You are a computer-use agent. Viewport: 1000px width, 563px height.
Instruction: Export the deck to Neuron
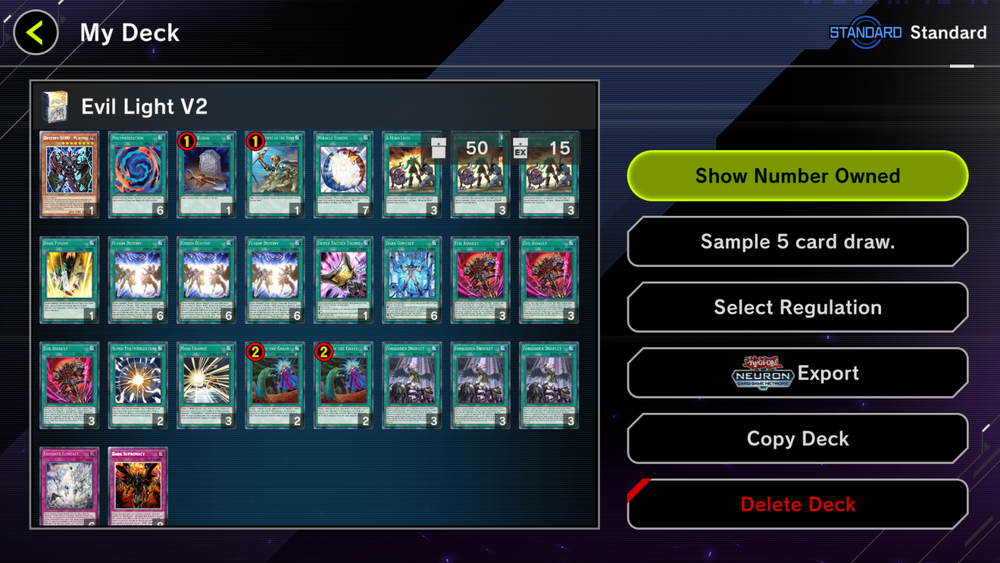click(x=797, y=373)
